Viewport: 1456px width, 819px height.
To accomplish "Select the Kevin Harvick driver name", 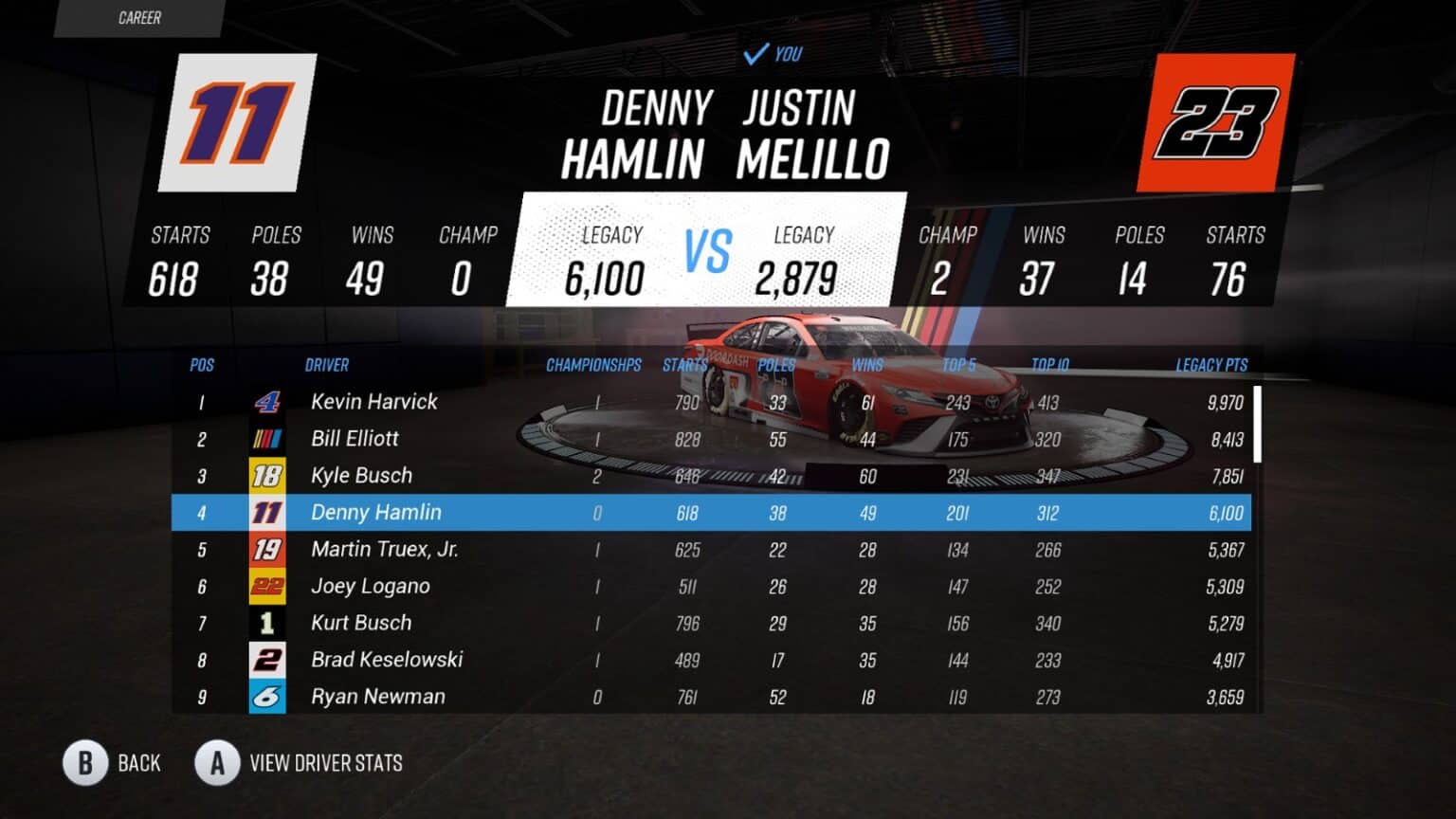I will click(x=373, y=402).
